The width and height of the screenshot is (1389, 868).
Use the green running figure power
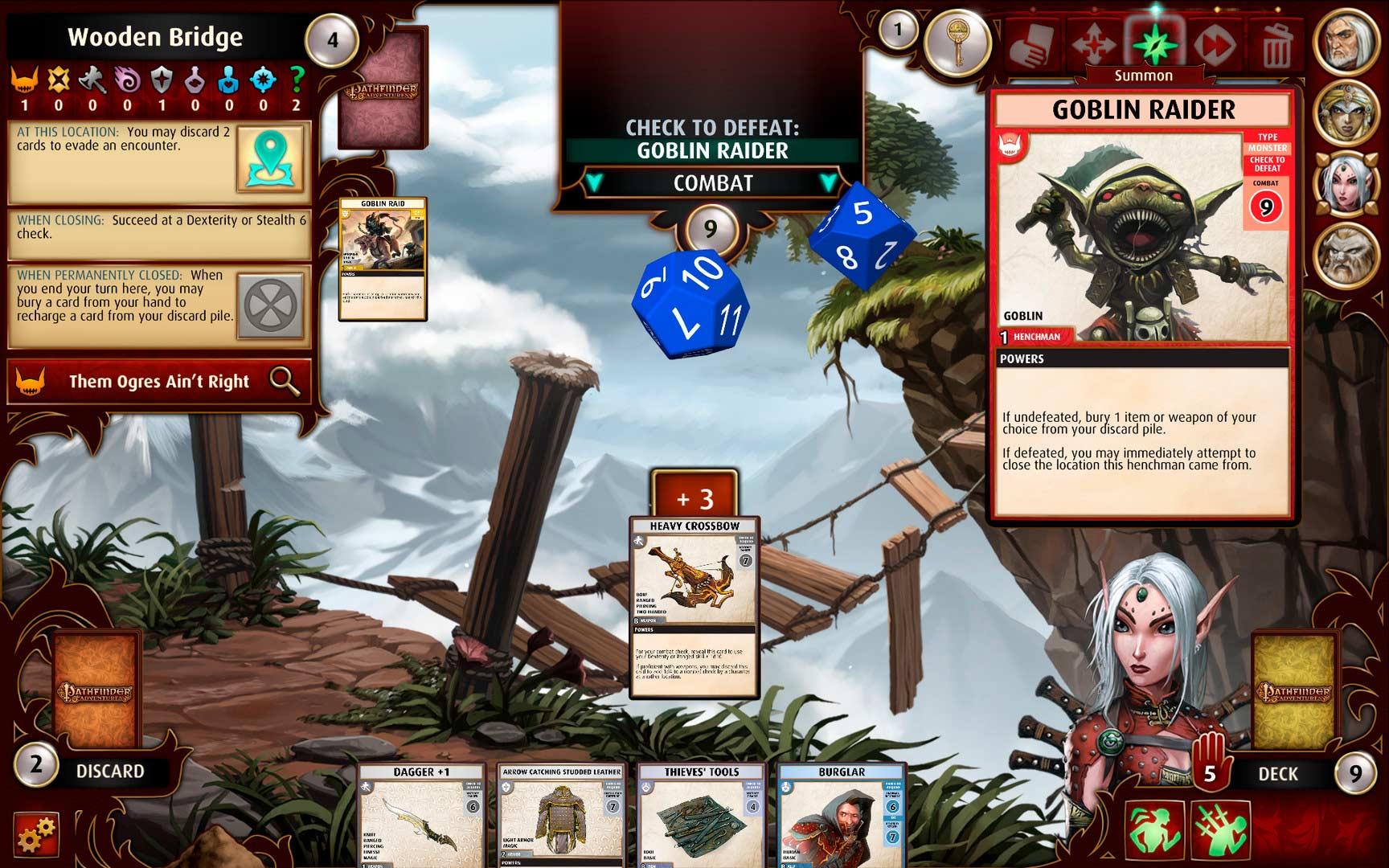[1153, 829]
